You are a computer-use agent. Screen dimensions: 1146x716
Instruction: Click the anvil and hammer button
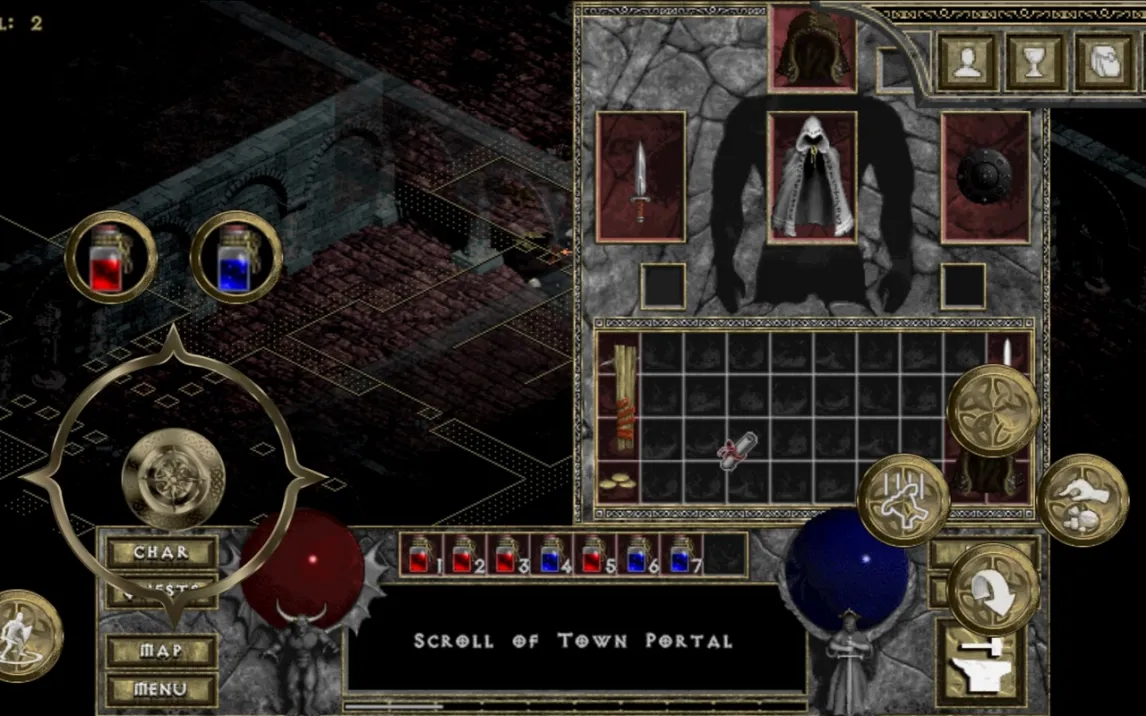978,661
